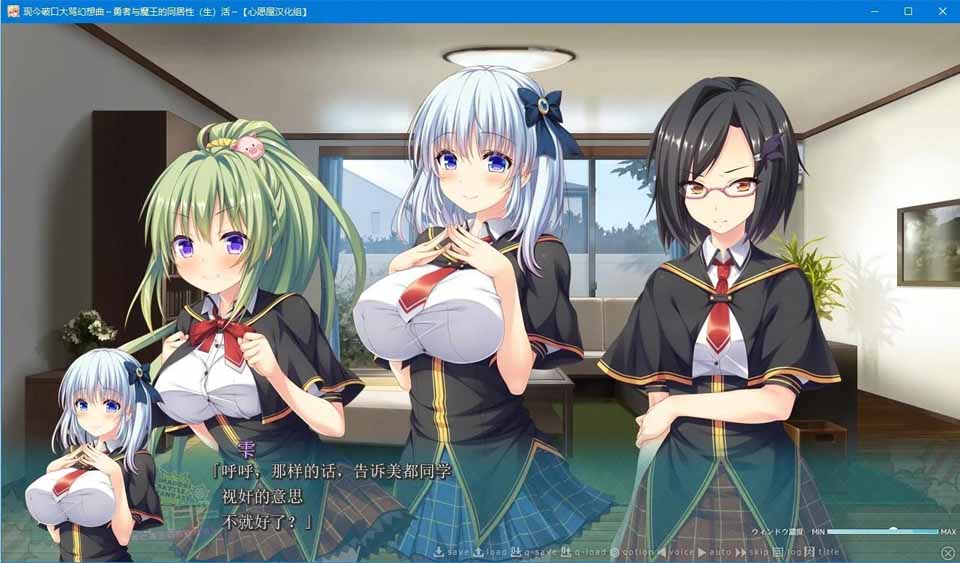Maximize the game window
Image resolution: width=960 pixels, height=563 pixels.
click(x=908, y=11)
